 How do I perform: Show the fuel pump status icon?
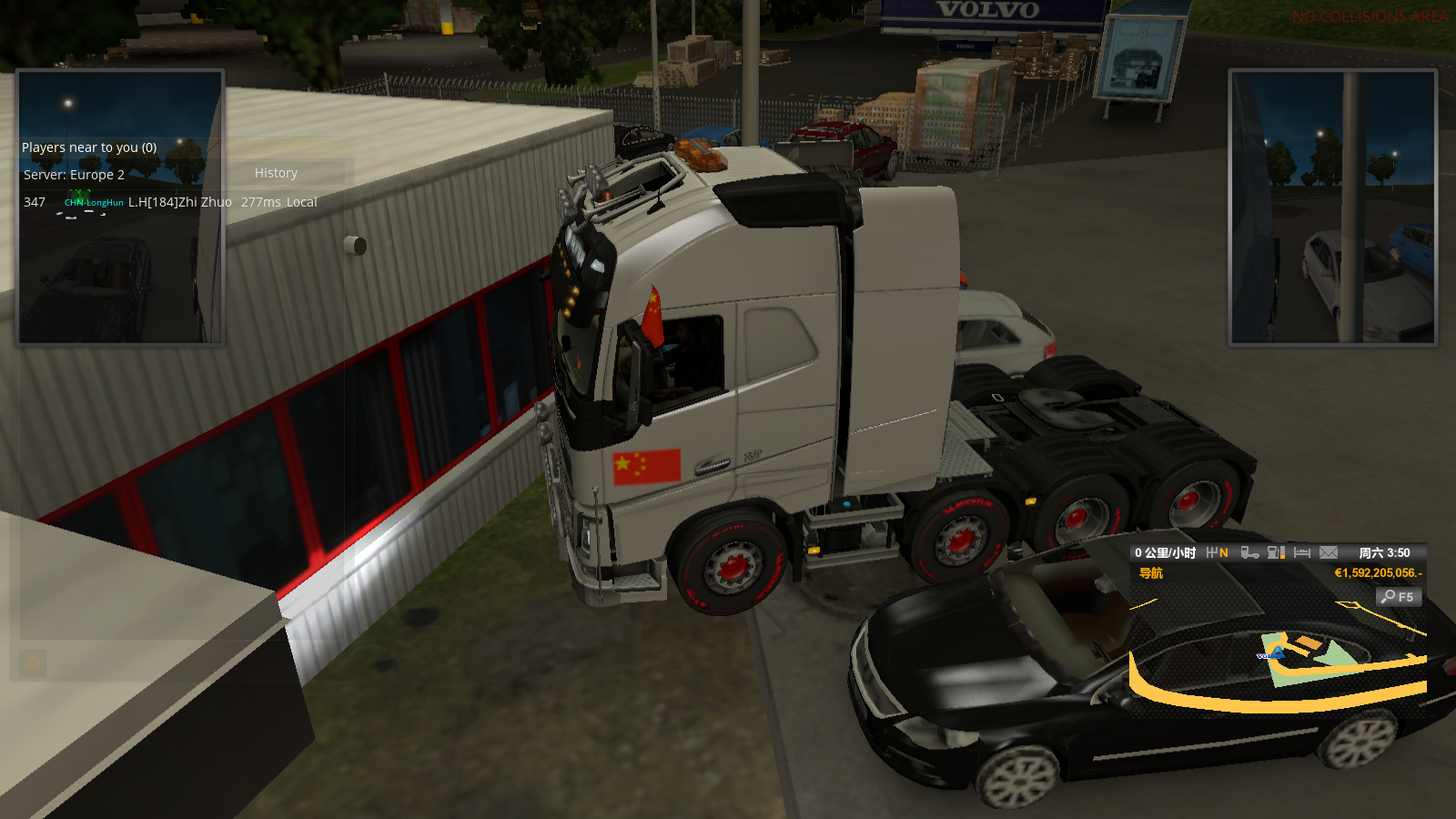pyautogui.click(x=1276, y=552)
